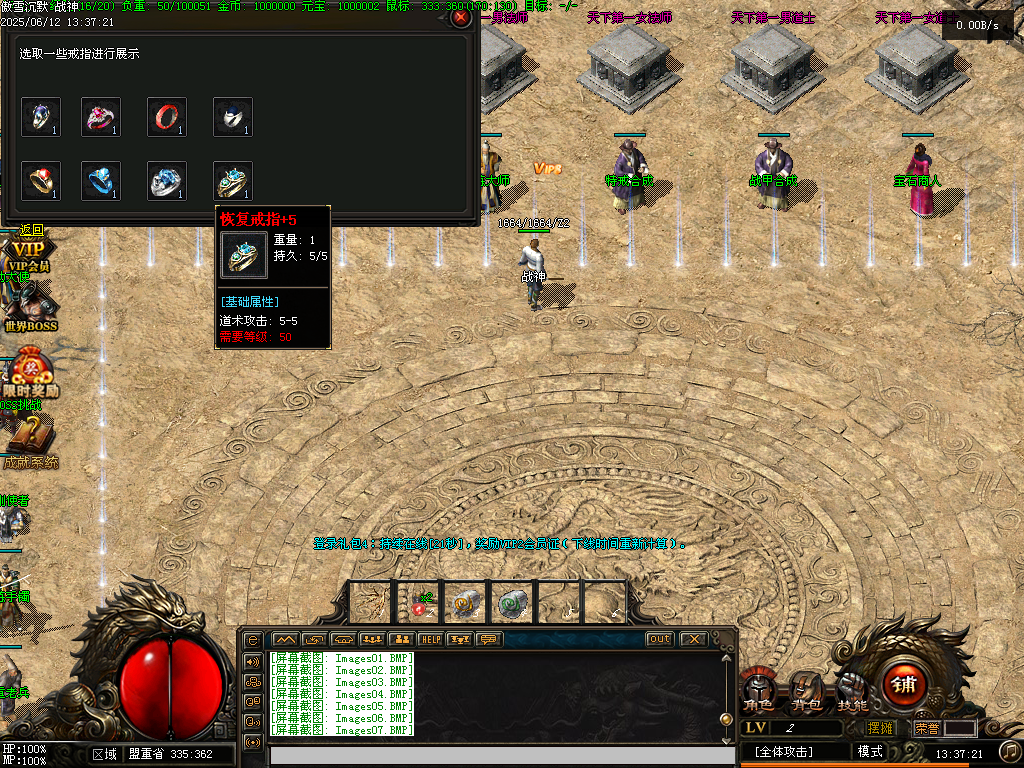1024x768 pixels.
Task: Click the 返回 return link
Action: pyautogui.click(x=31, y=230)
